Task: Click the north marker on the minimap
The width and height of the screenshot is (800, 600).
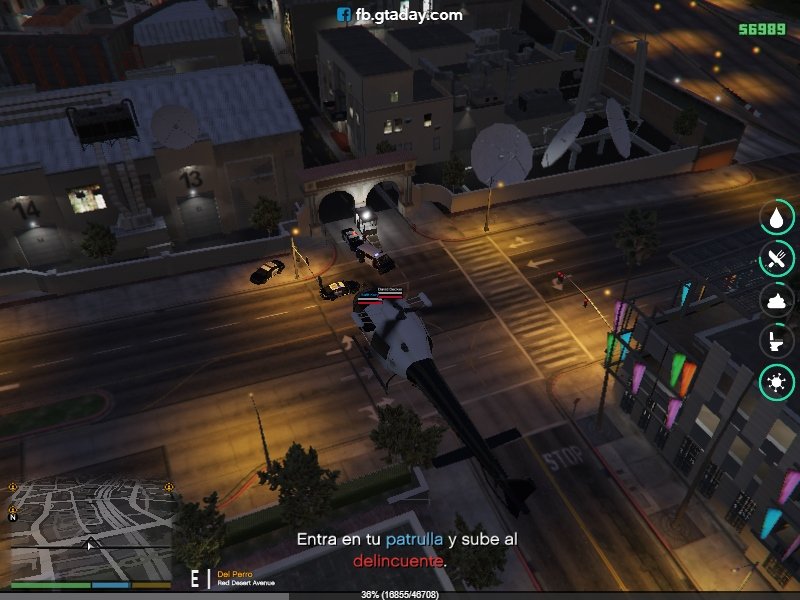Action: [x=13, y=517]
